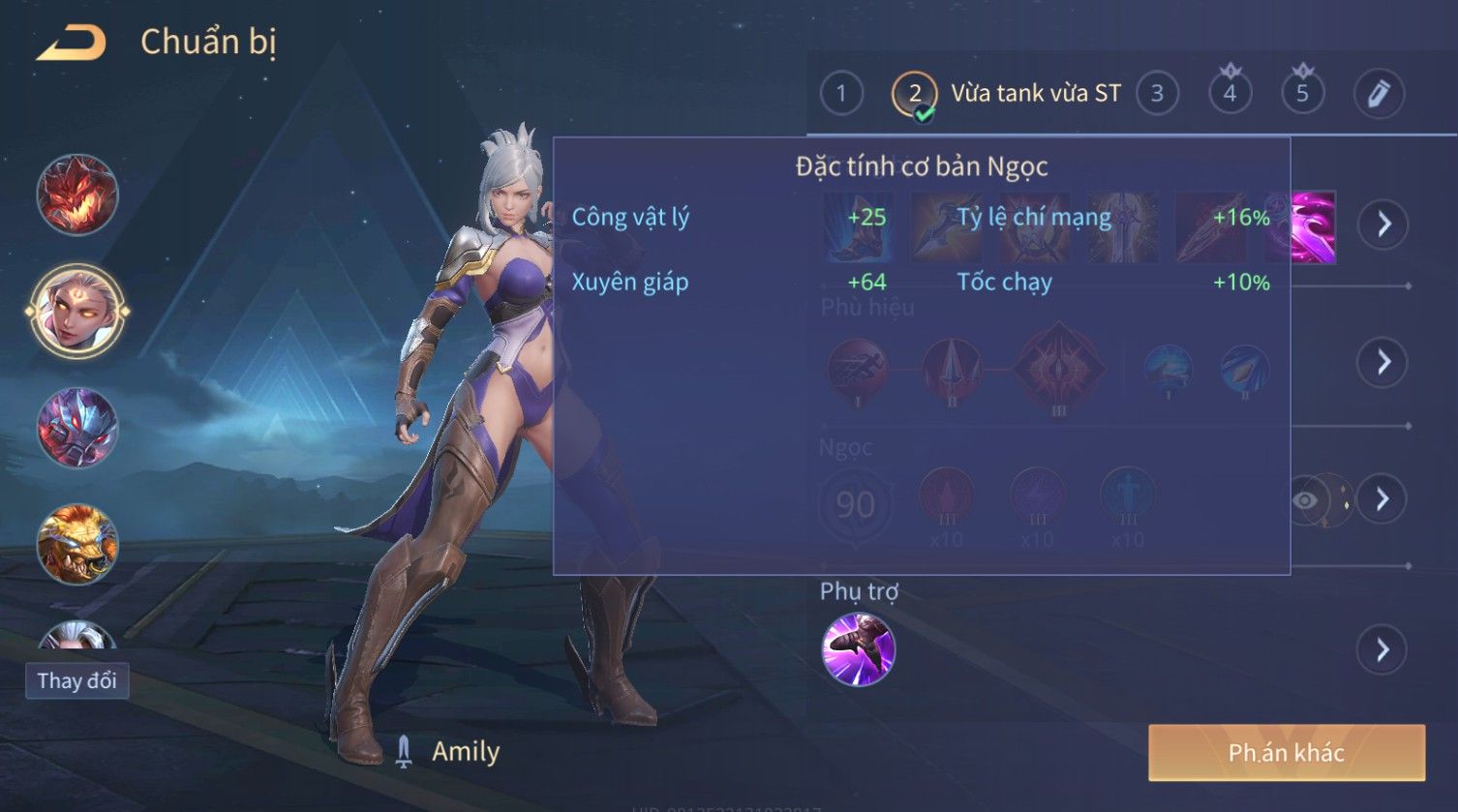Choose preset slot 4
1458x812 pixels.
pyautogui.click(x=1230, y=94)
